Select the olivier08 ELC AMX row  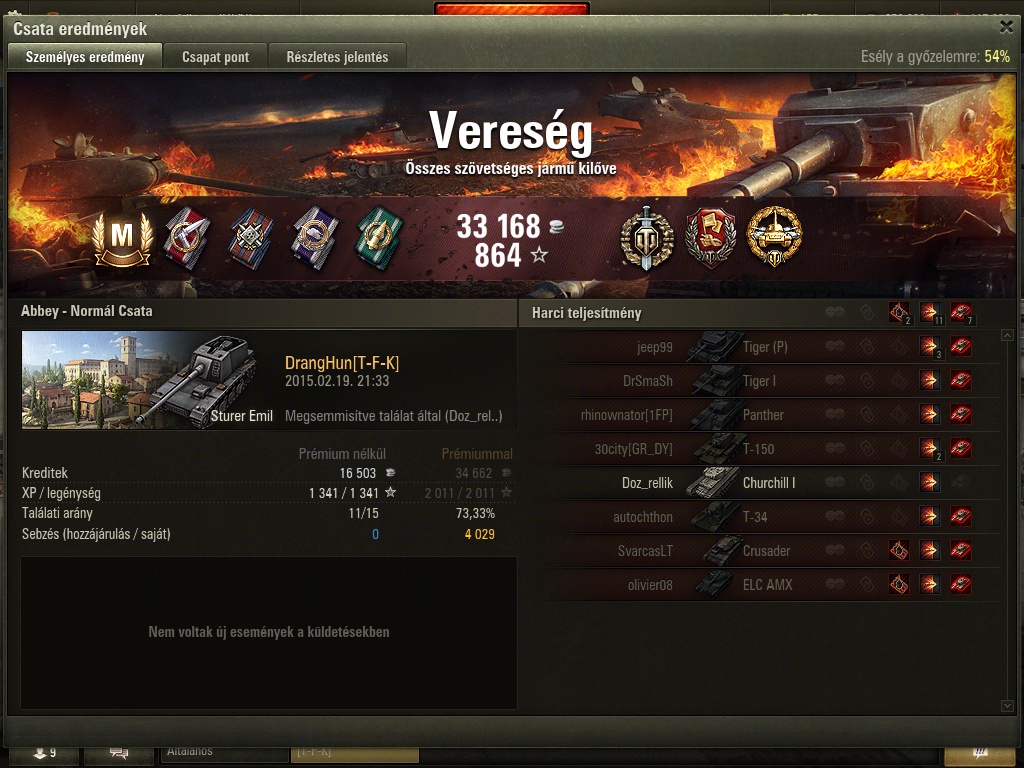pyautogui.click(x=760, y=585)
